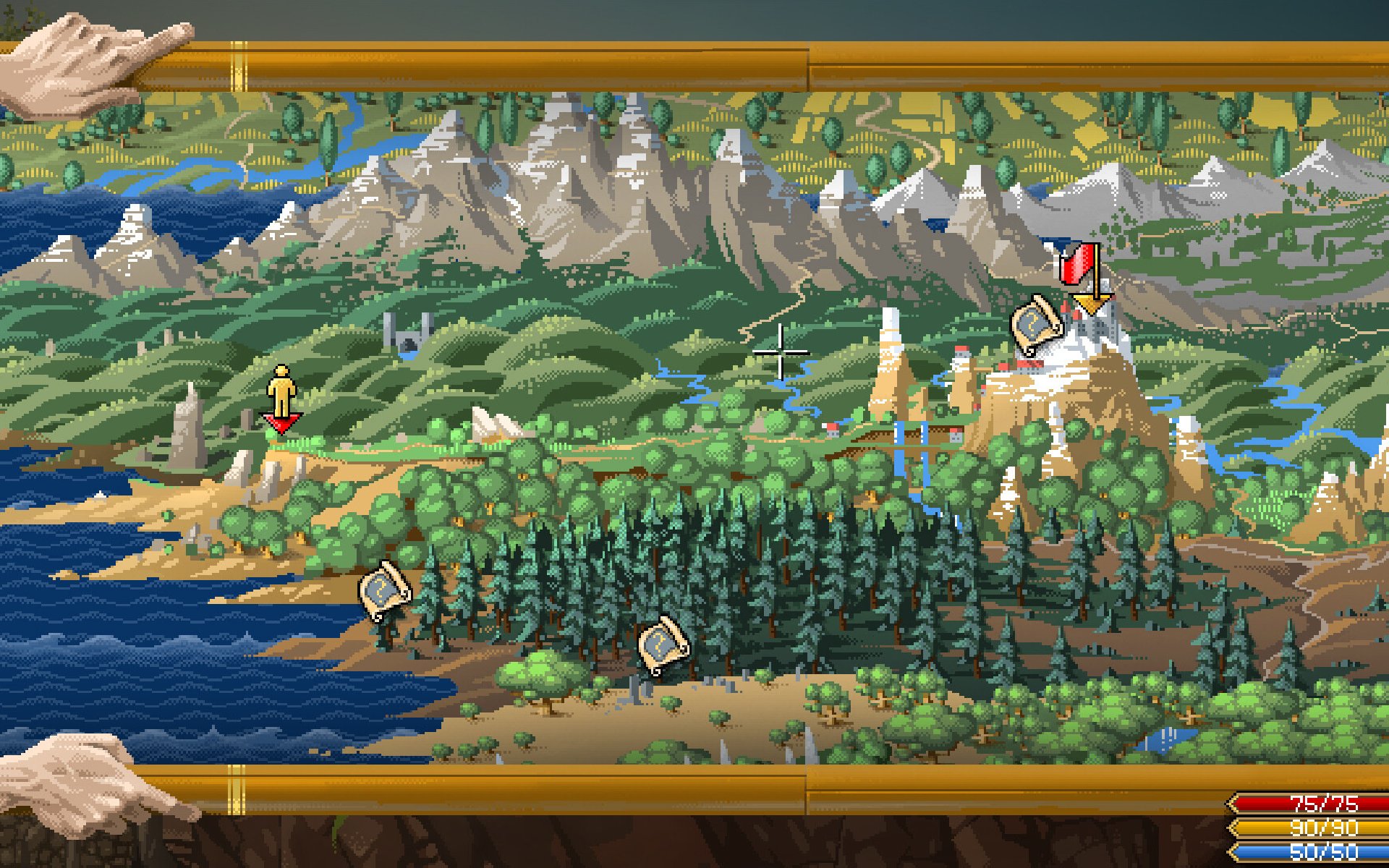This screenshot has width=1389, height=868.
Task: Select the yellow player figure marker
Action: click(281, 392)
